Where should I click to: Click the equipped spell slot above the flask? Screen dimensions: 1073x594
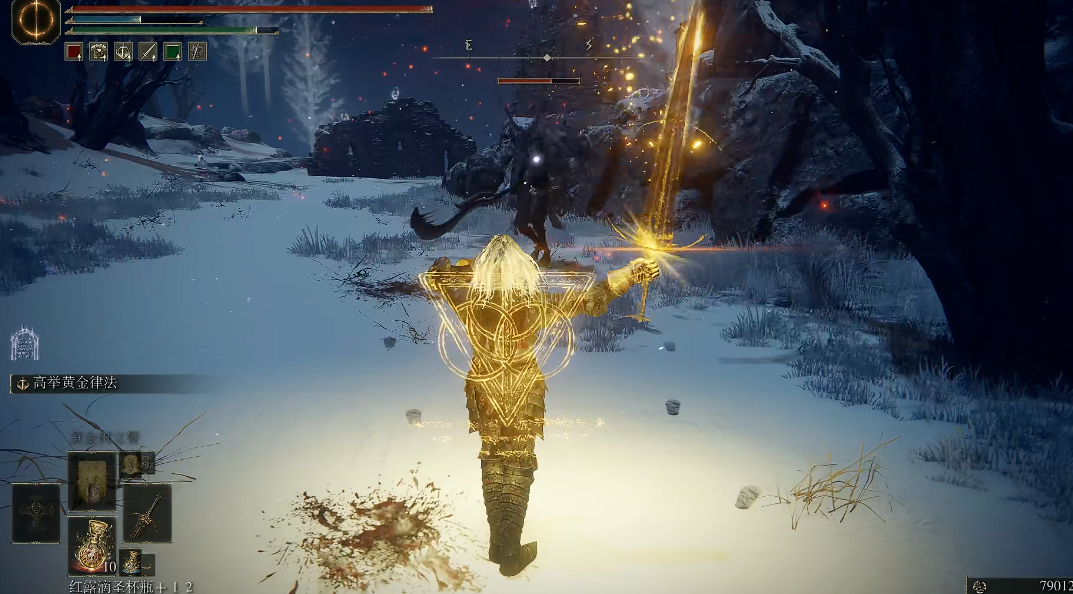[92, 481]
